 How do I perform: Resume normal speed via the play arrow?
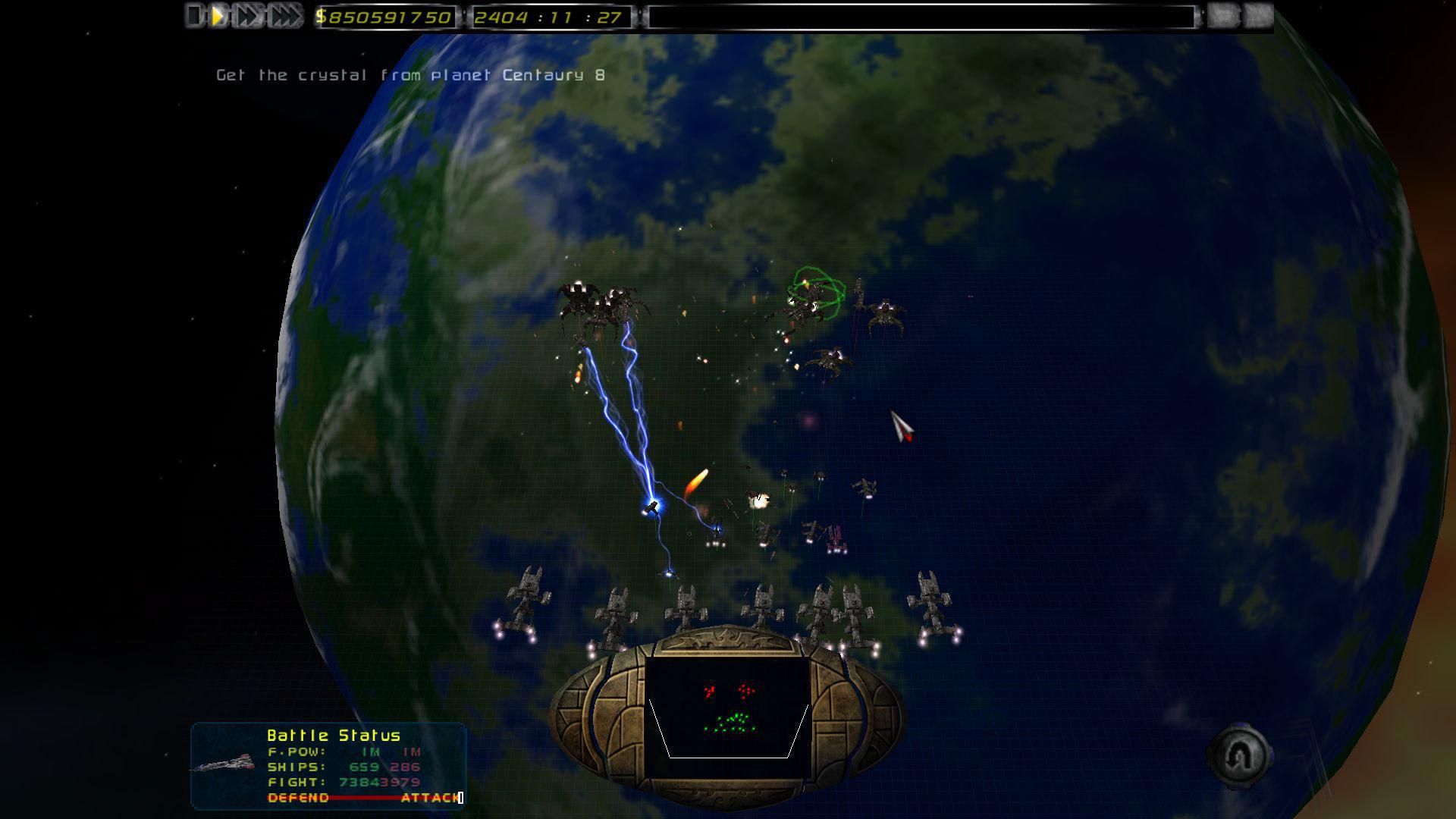218,14
